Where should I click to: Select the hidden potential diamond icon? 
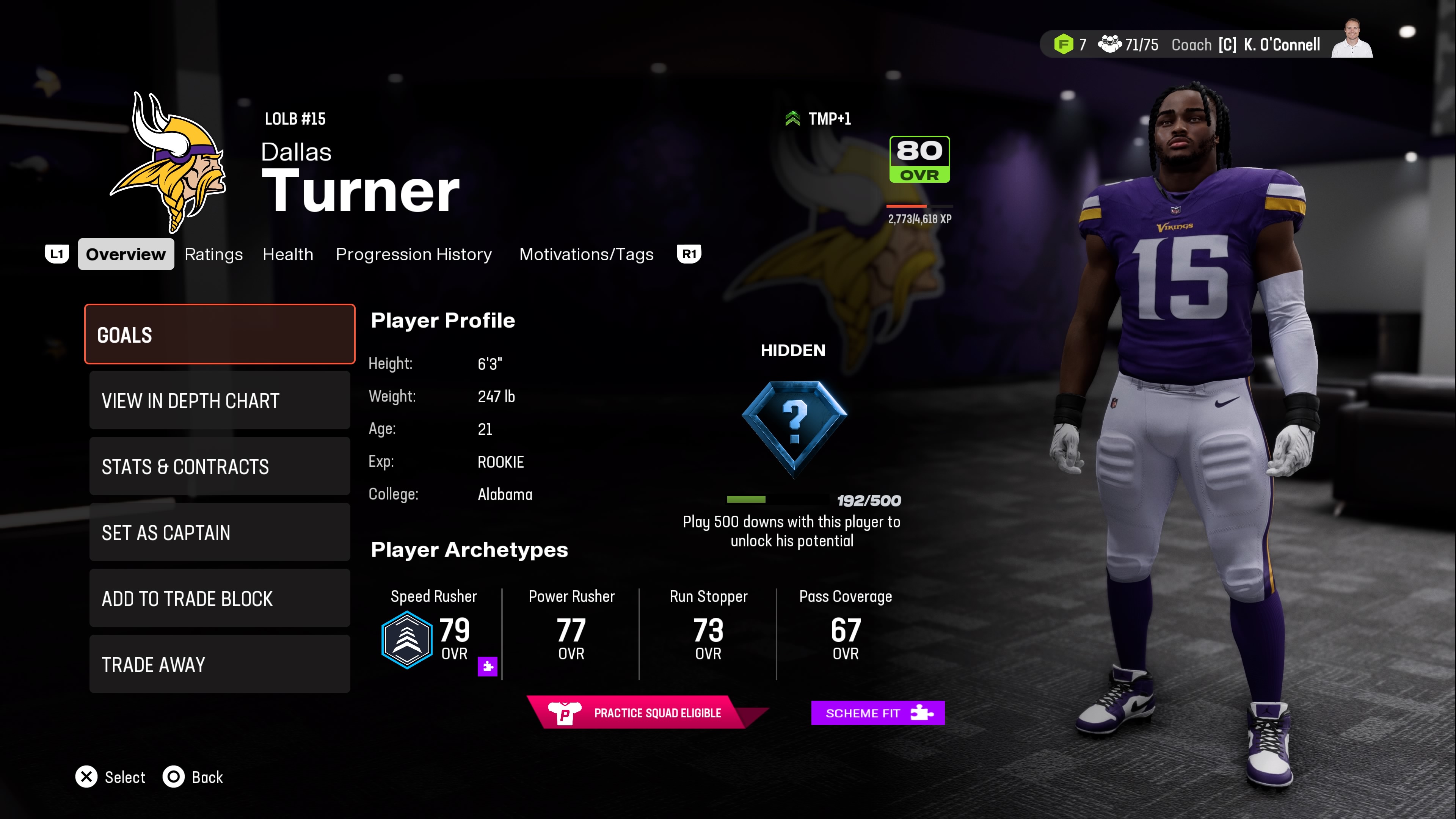click(794, 427)
